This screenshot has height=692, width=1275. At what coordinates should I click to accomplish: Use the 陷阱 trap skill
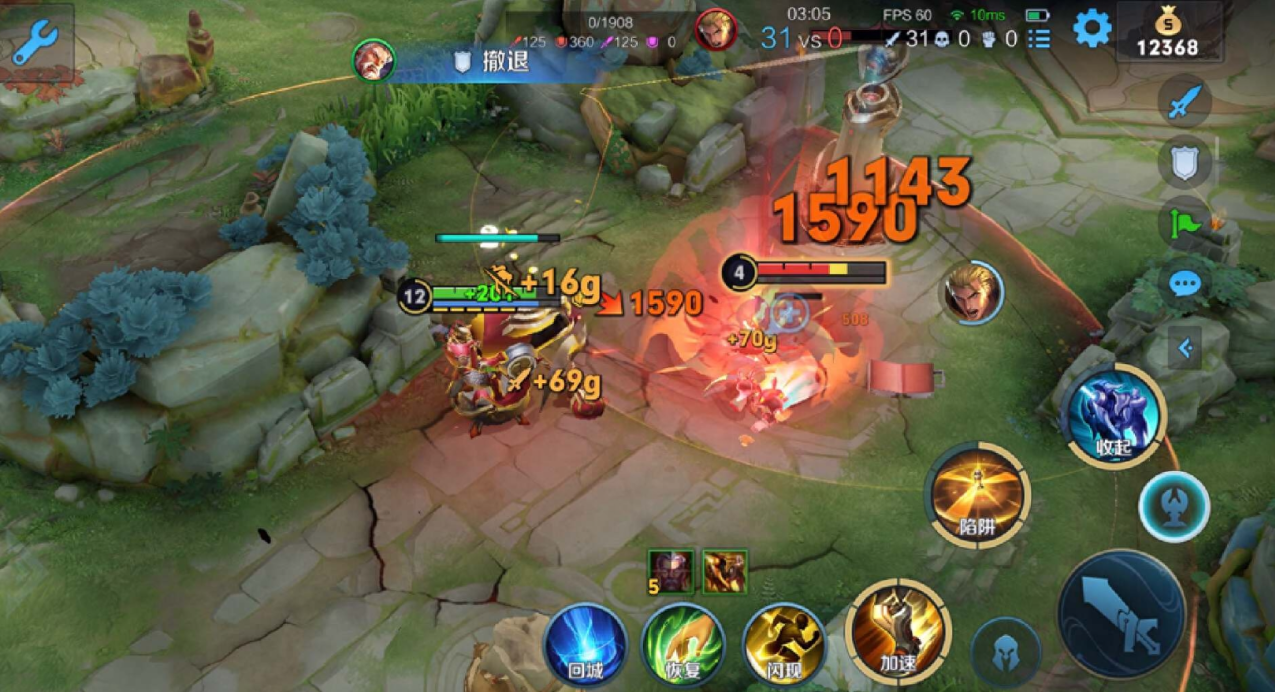pos(978,494)
